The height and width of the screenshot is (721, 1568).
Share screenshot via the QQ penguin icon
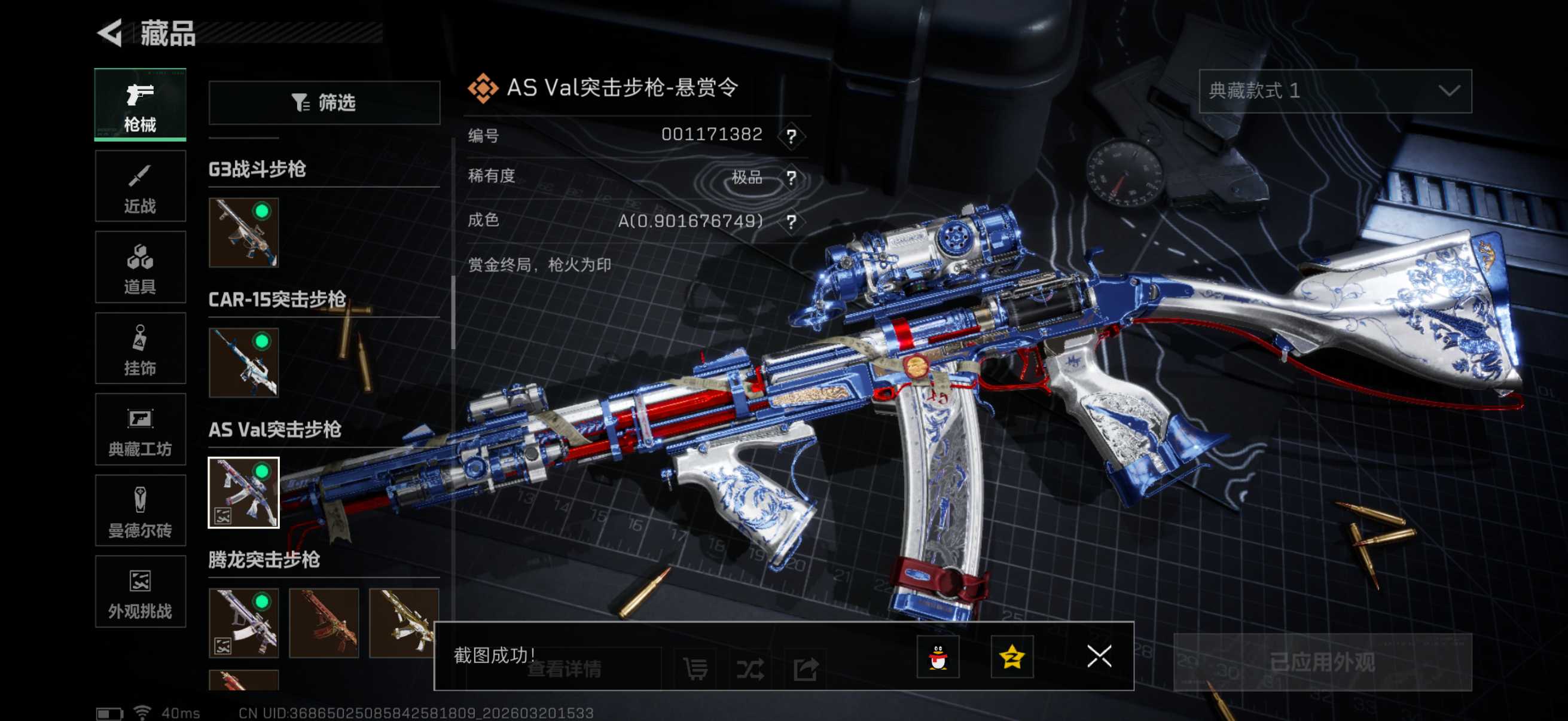(x=938, y=657)
